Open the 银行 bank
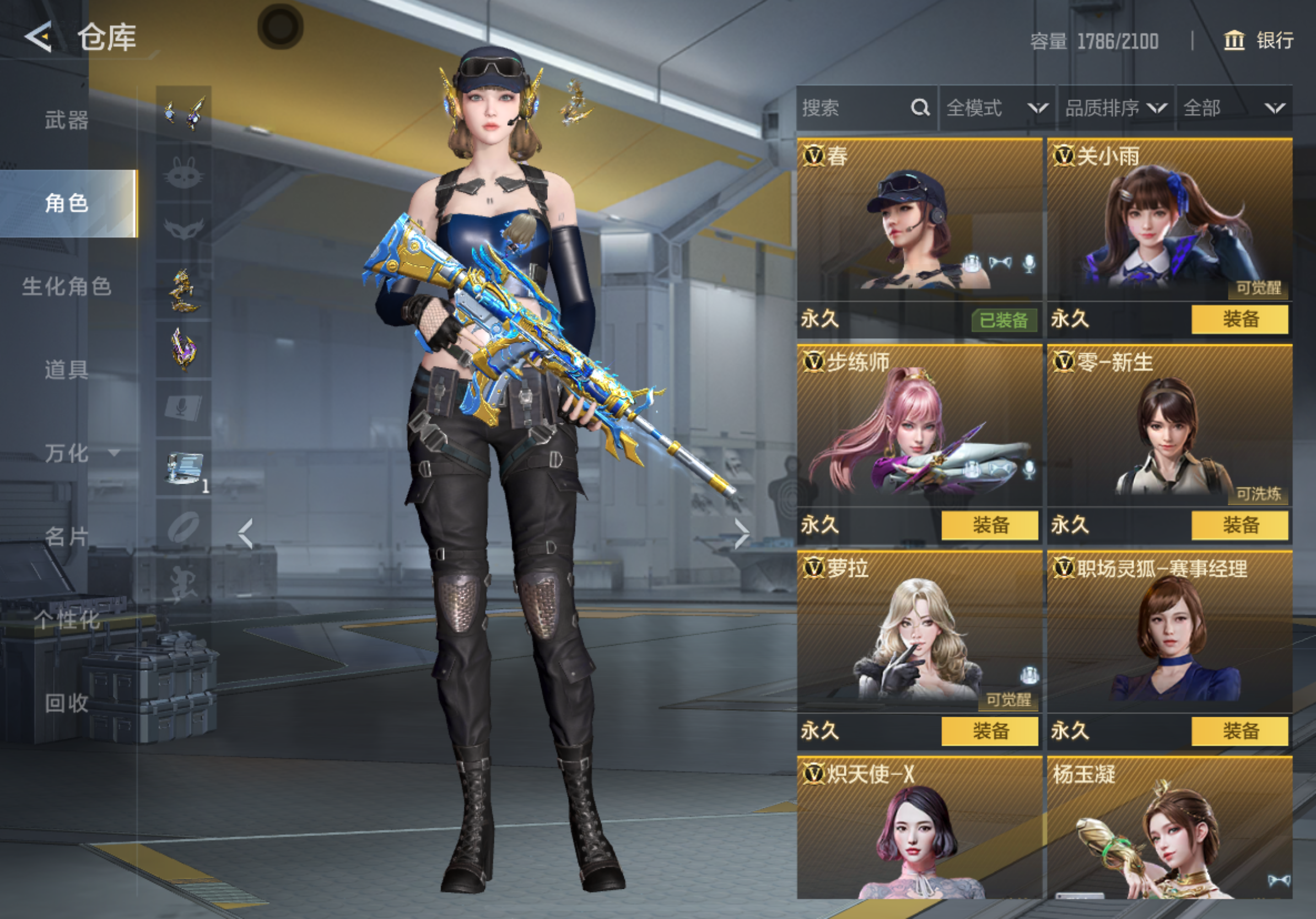This screenshot has height=919, width=1316. click(x=1259, y=40)
